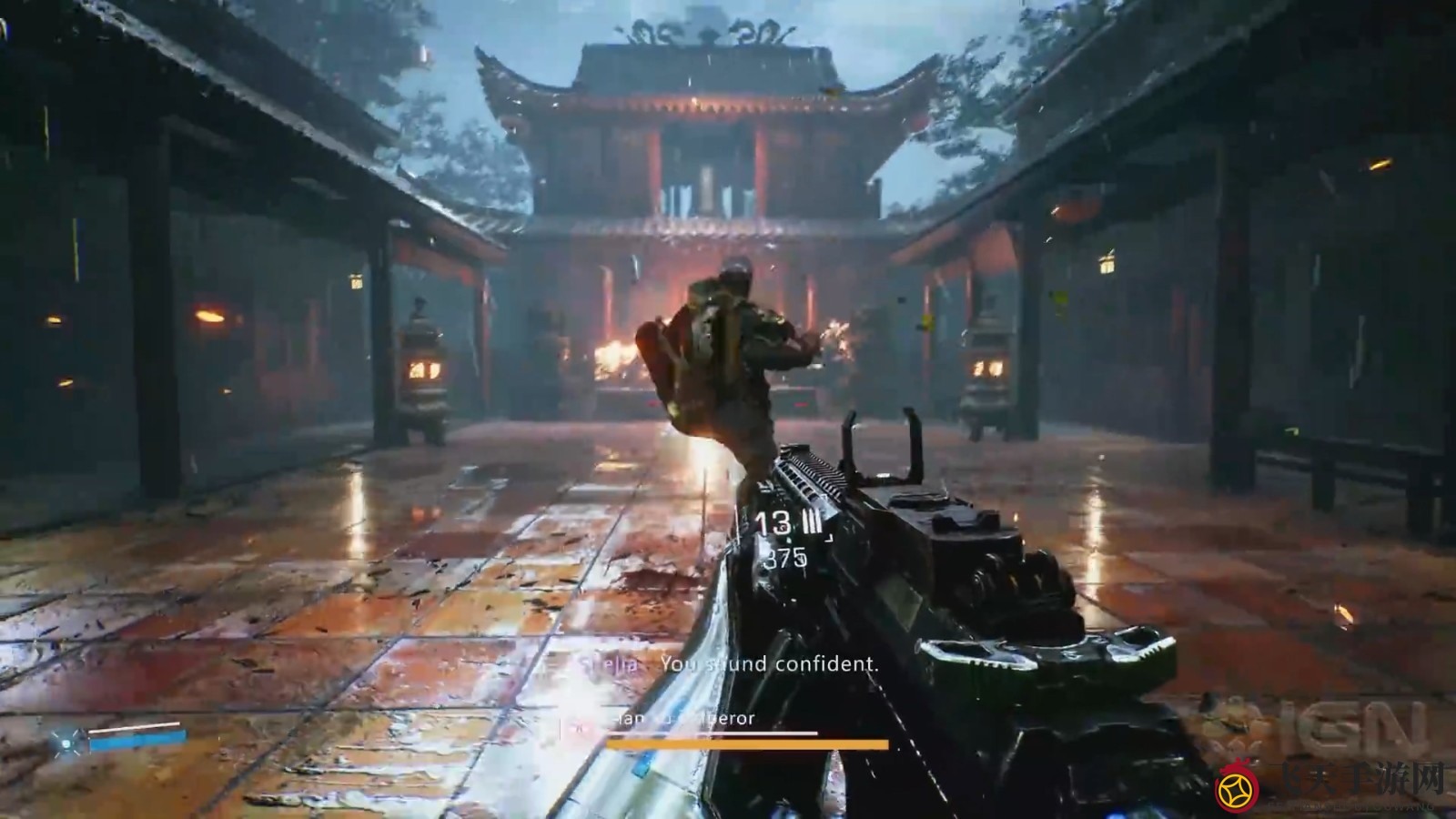This screenshot has width=1456, height=819.
Task: Click the glowing shield icon beside the blue bar
Action: 66,742
